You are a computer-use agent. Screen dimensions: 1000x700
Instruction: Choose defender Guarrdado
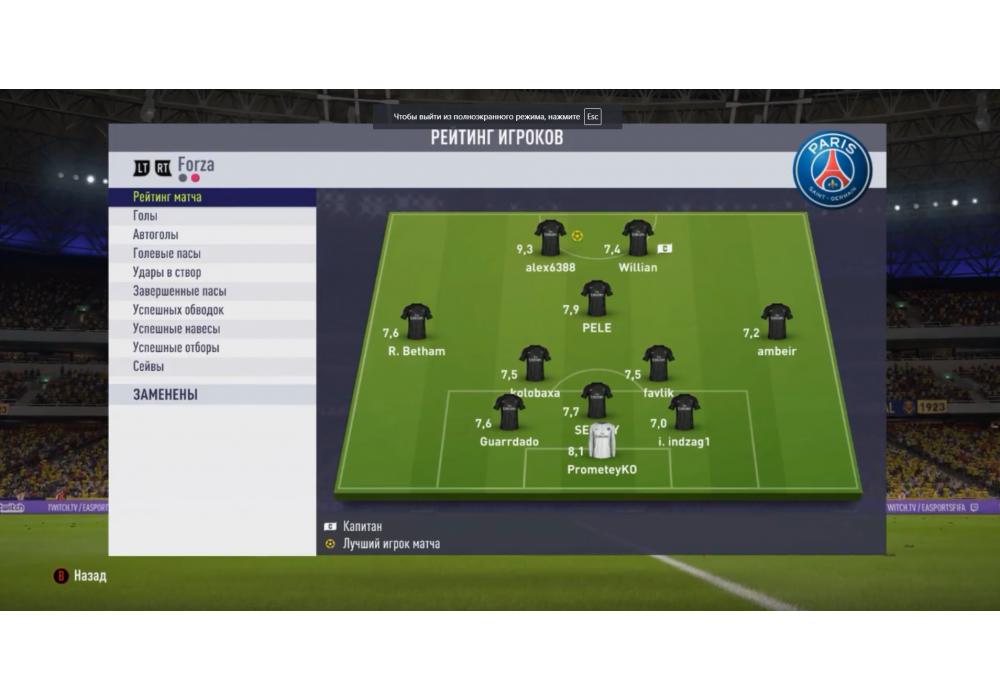[509, 412]
